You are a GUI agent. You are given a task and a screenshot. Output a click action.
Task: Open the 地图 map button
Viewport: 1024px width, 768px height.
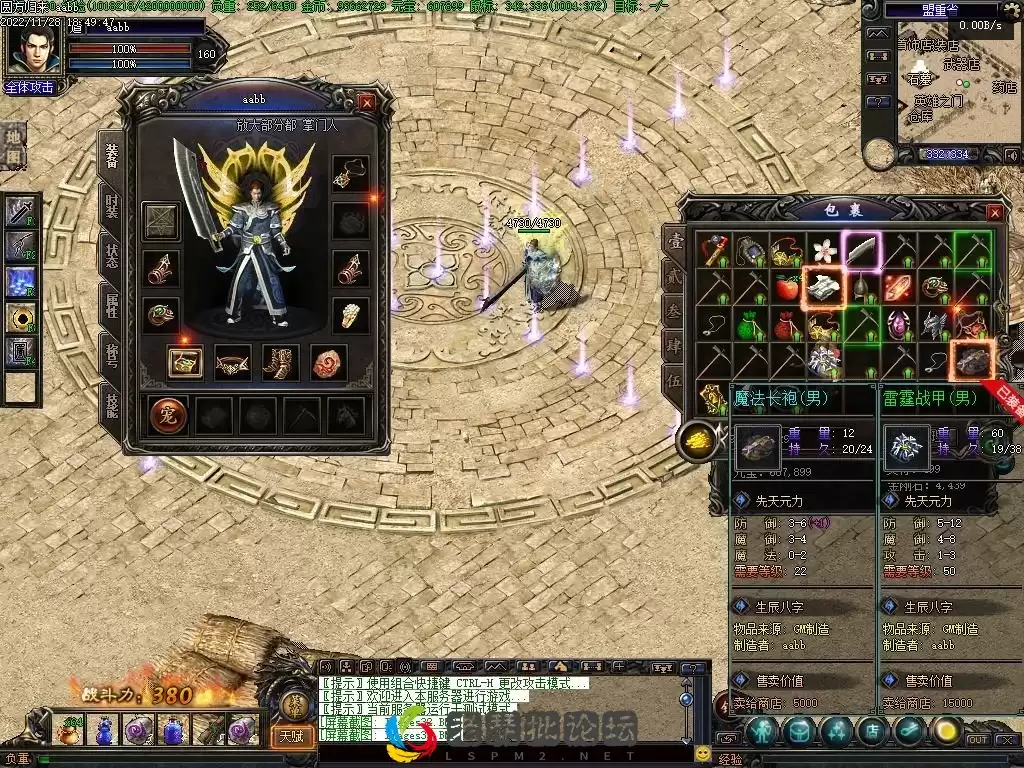coord(14,145)
